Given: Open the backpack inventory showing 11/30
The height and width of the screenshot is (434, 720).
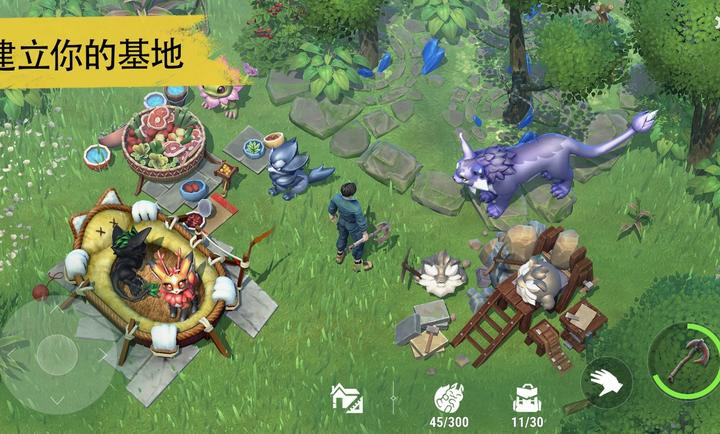Looking at the screenshot, I should point(527,398).
